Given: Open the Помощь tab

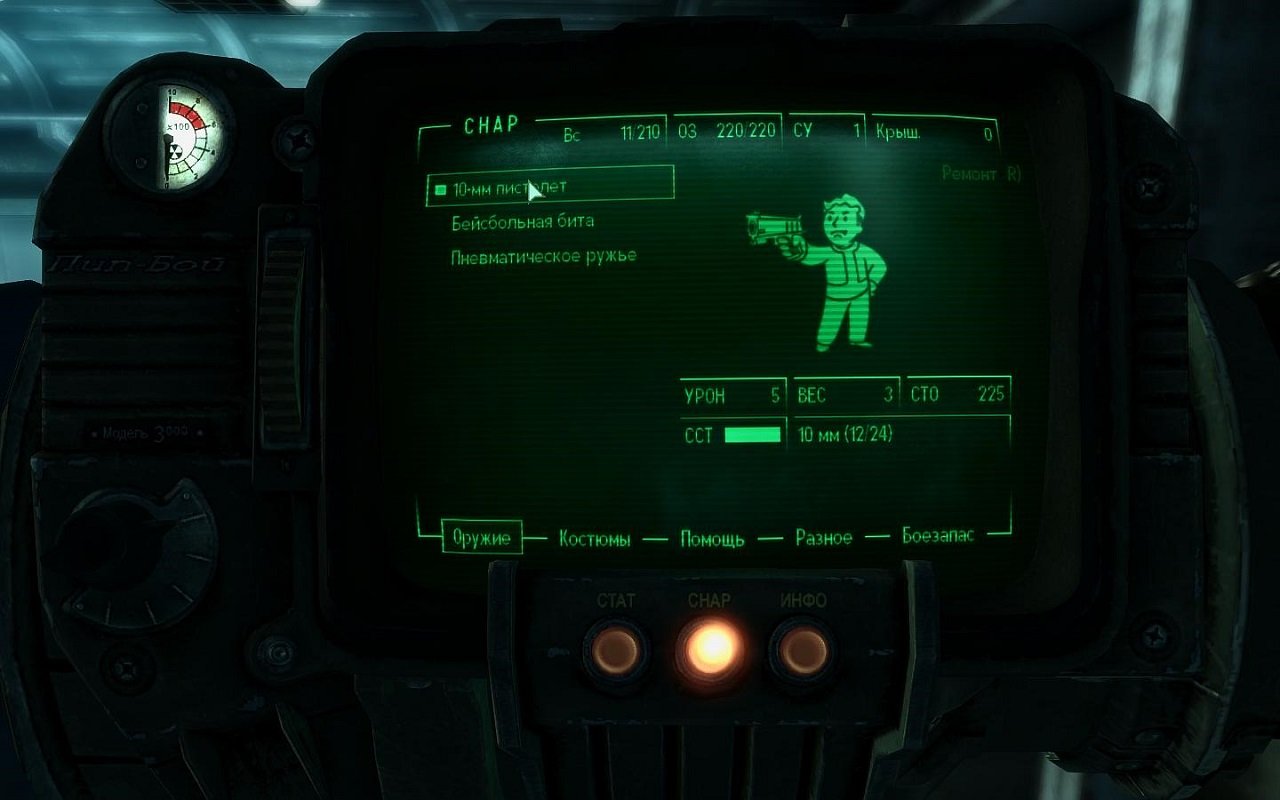Looking at the screenshot, I should pyautogui.click(x=711, y=538).
